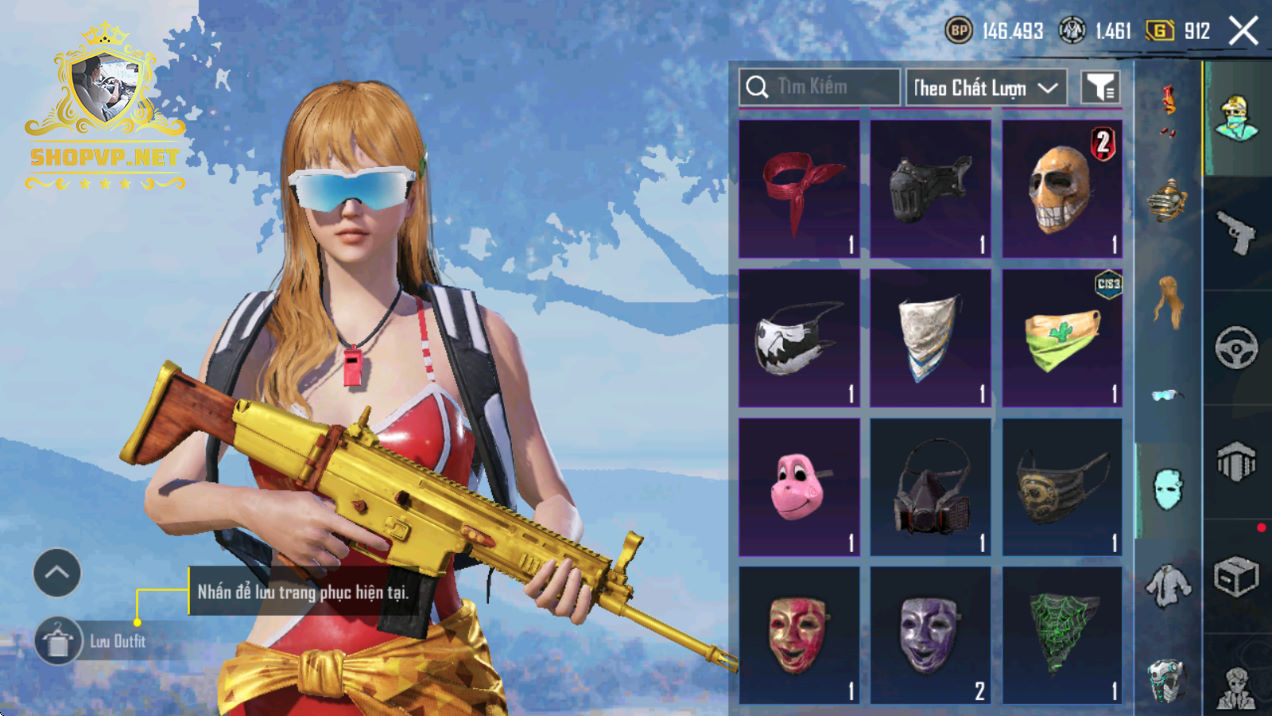Close the inventory screen
The width and height of the screenshot is (1272, 716).
coord(1243,31)
